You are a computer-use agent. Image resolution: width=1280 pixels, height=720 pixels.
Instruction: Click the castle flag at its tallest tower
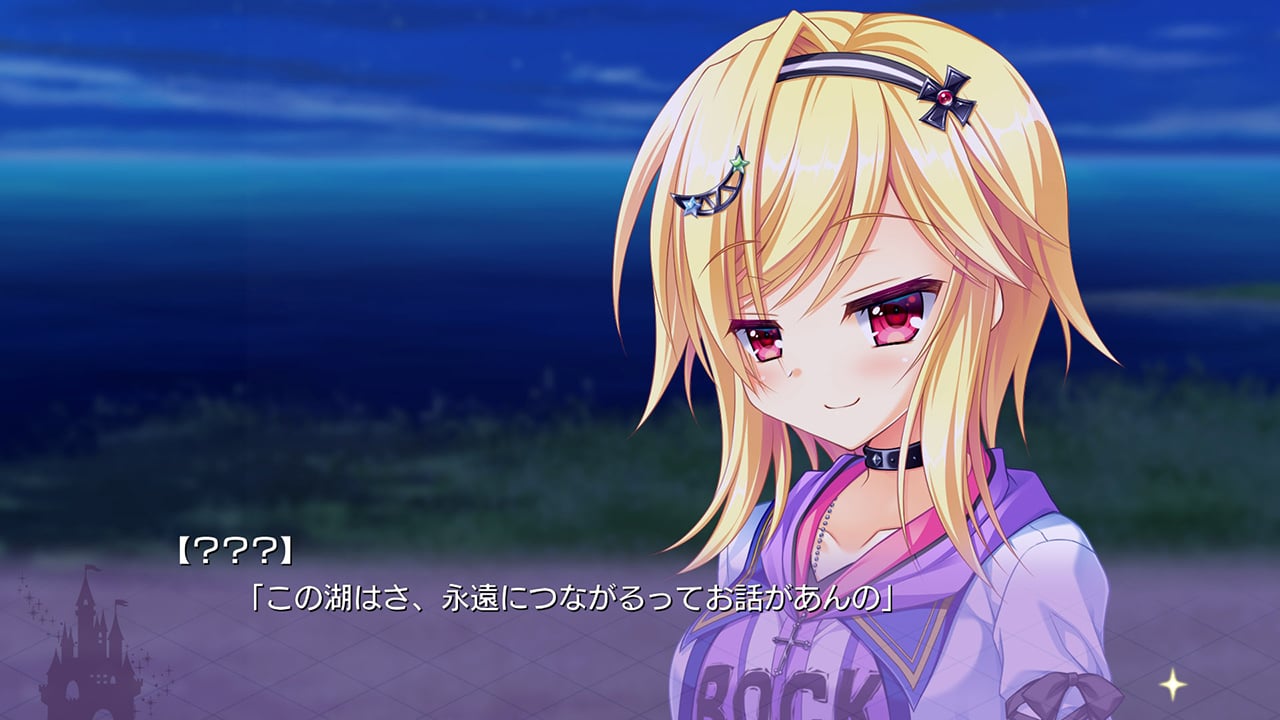pos(91,570)
